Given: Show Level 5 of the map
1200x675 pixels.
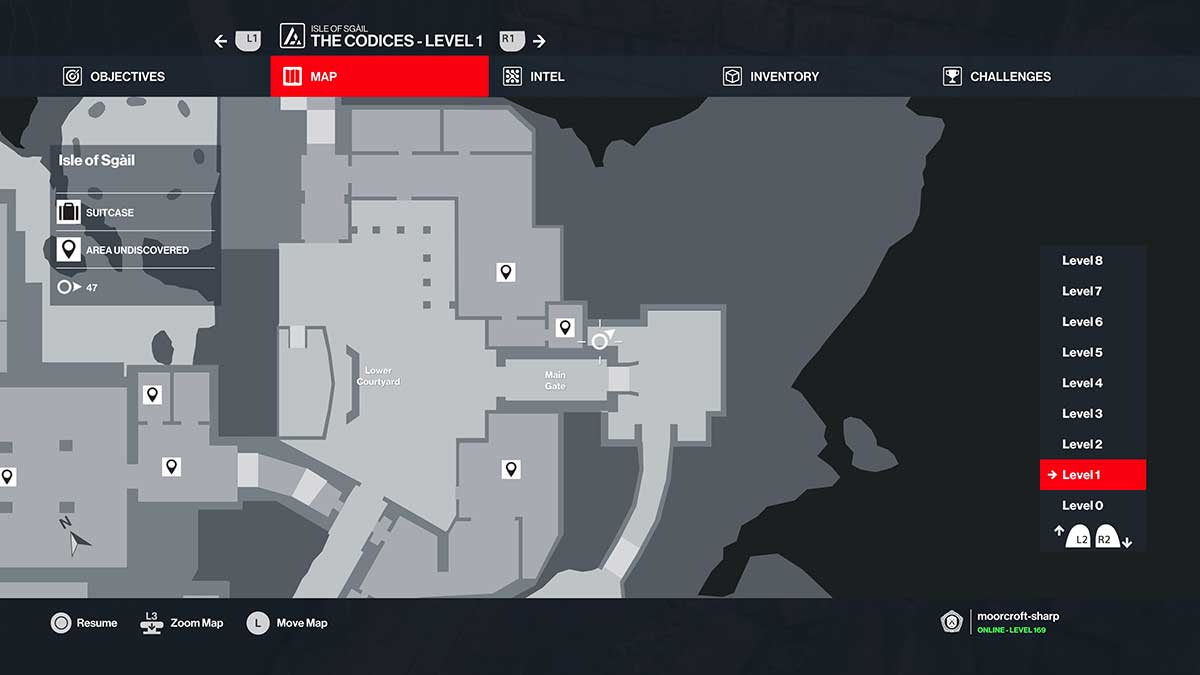Looking at the screenshot, I should point(1082,352).
